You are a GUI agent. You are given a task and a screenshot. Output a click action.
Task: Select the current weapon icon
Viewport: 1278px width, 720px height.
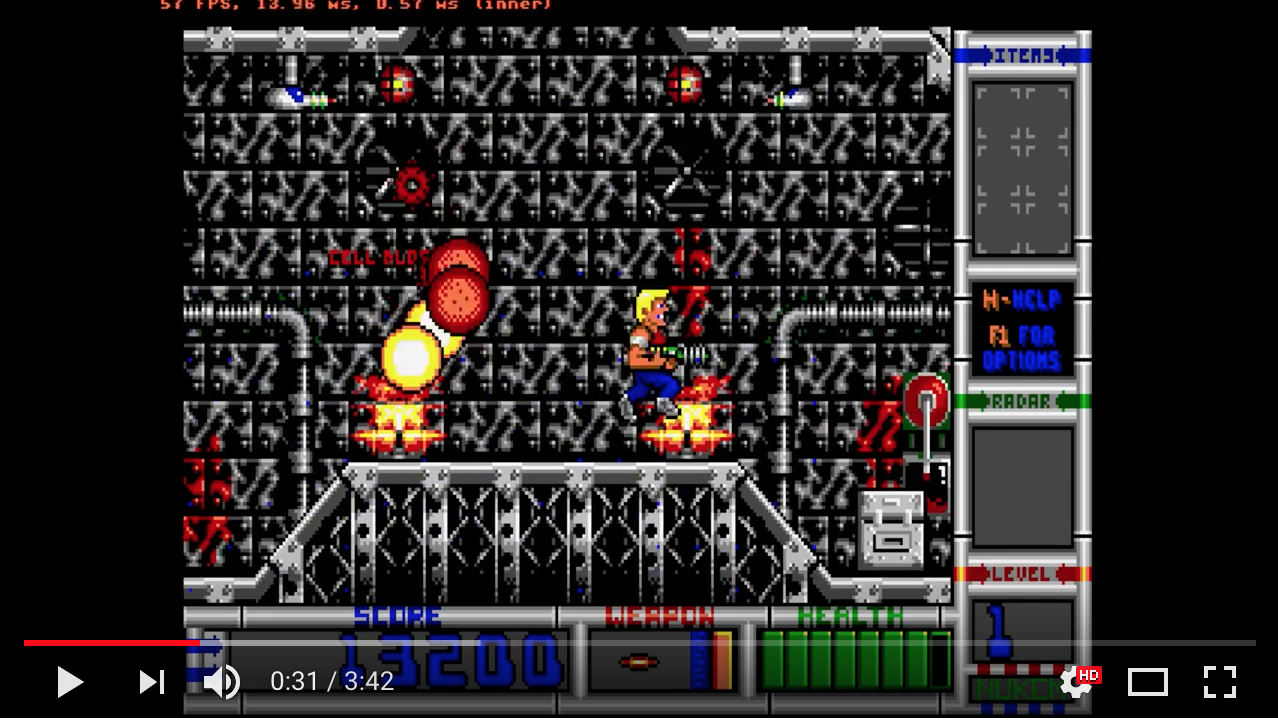(638, 662)
